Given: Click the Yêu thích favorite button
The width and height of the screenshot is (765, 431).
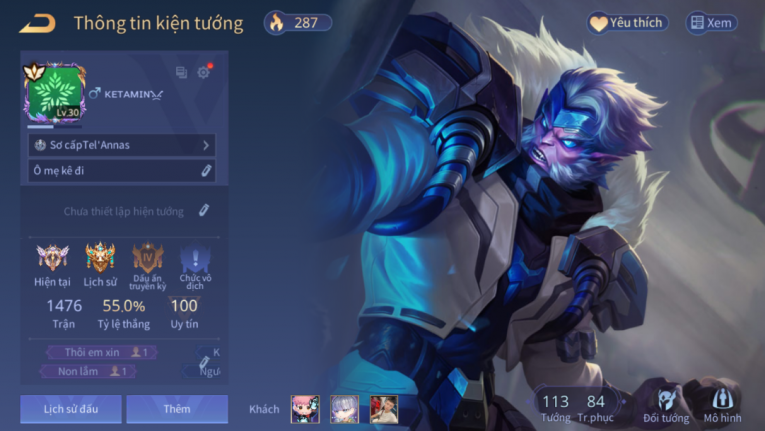Looking at the screenshot, I should (626, 23).
